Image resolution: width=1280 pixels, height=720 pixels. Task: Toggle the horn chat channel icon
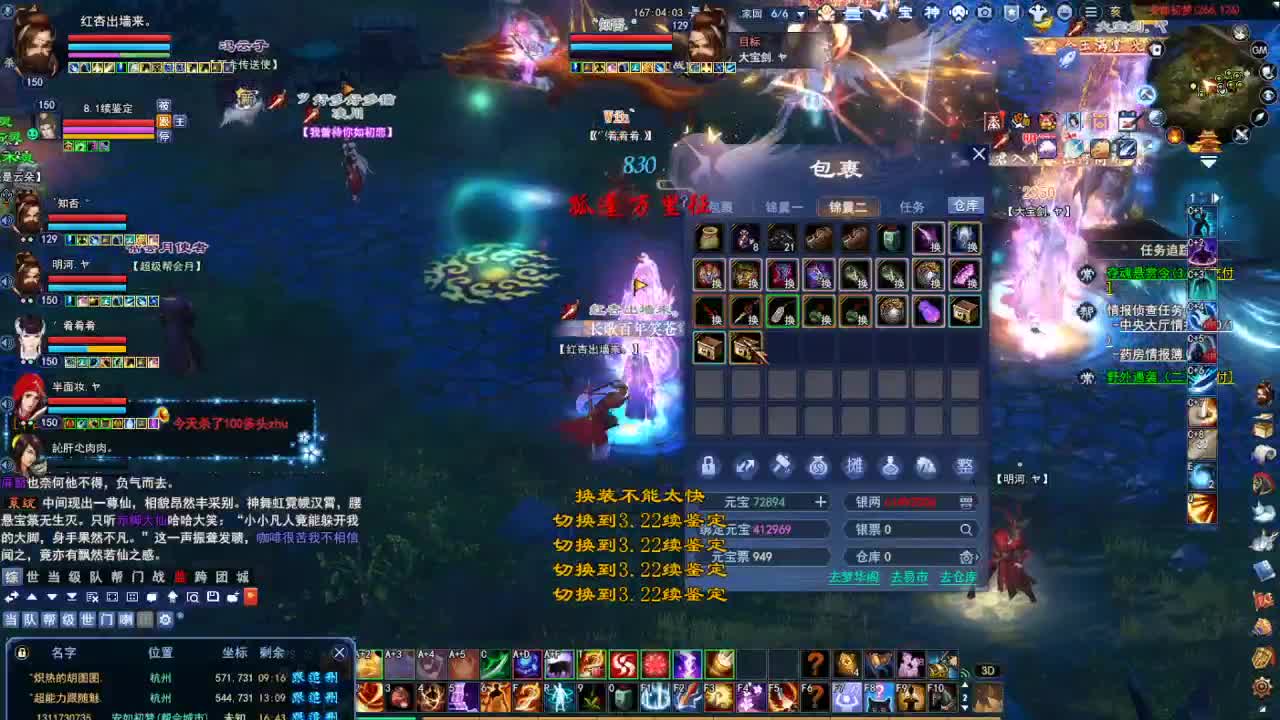pos(125,619)
